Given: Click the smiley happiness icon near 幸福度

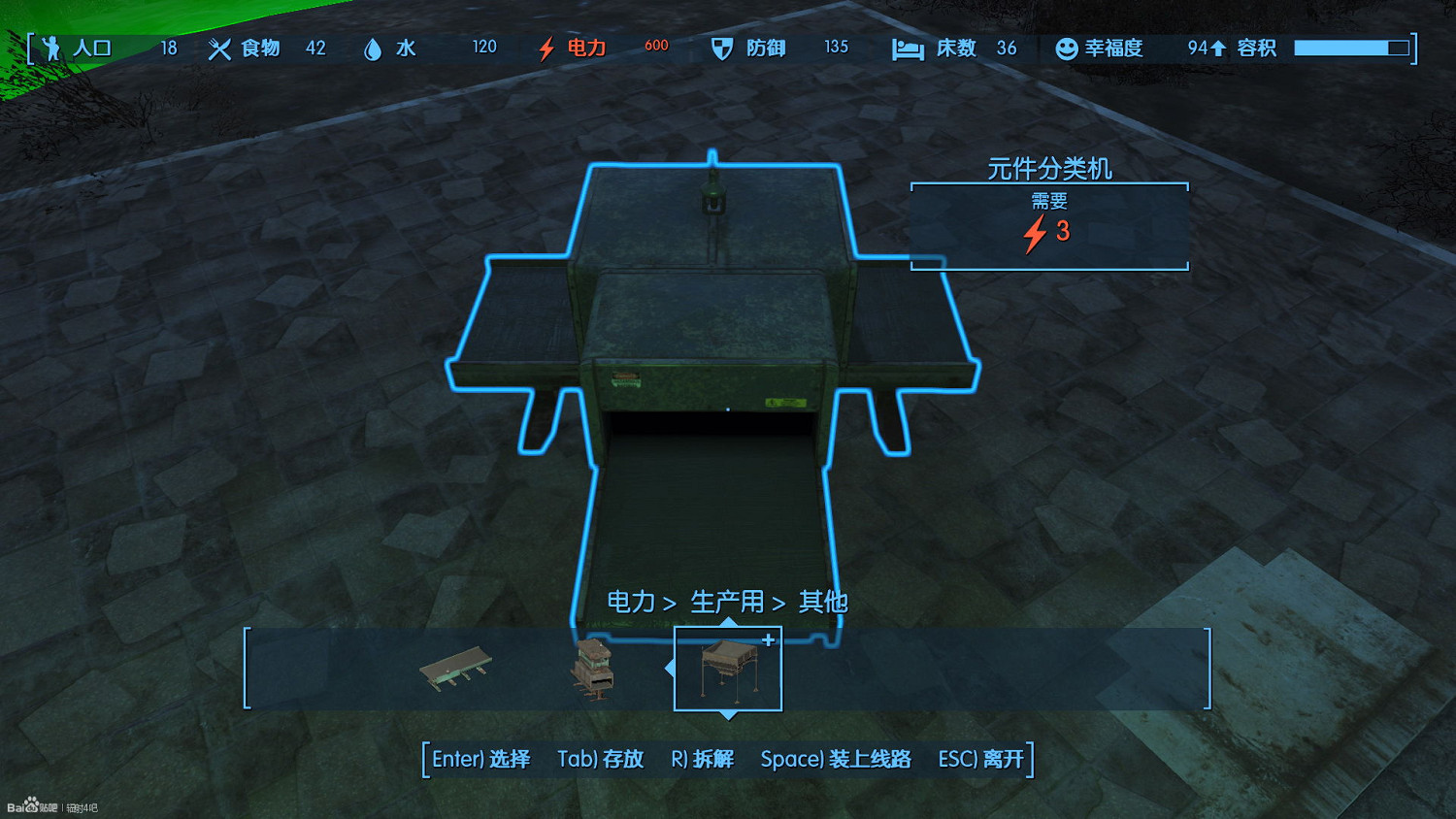Looking at the screenshot, I should pyautogui.click(x=1064, y=48).
